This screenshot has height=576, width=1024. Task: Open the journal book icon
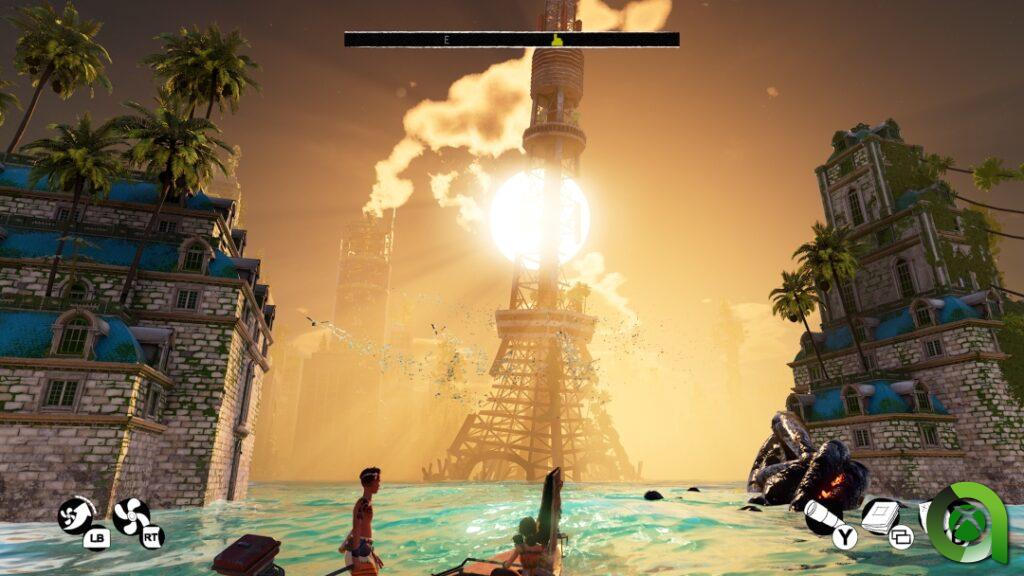(879, 516)
